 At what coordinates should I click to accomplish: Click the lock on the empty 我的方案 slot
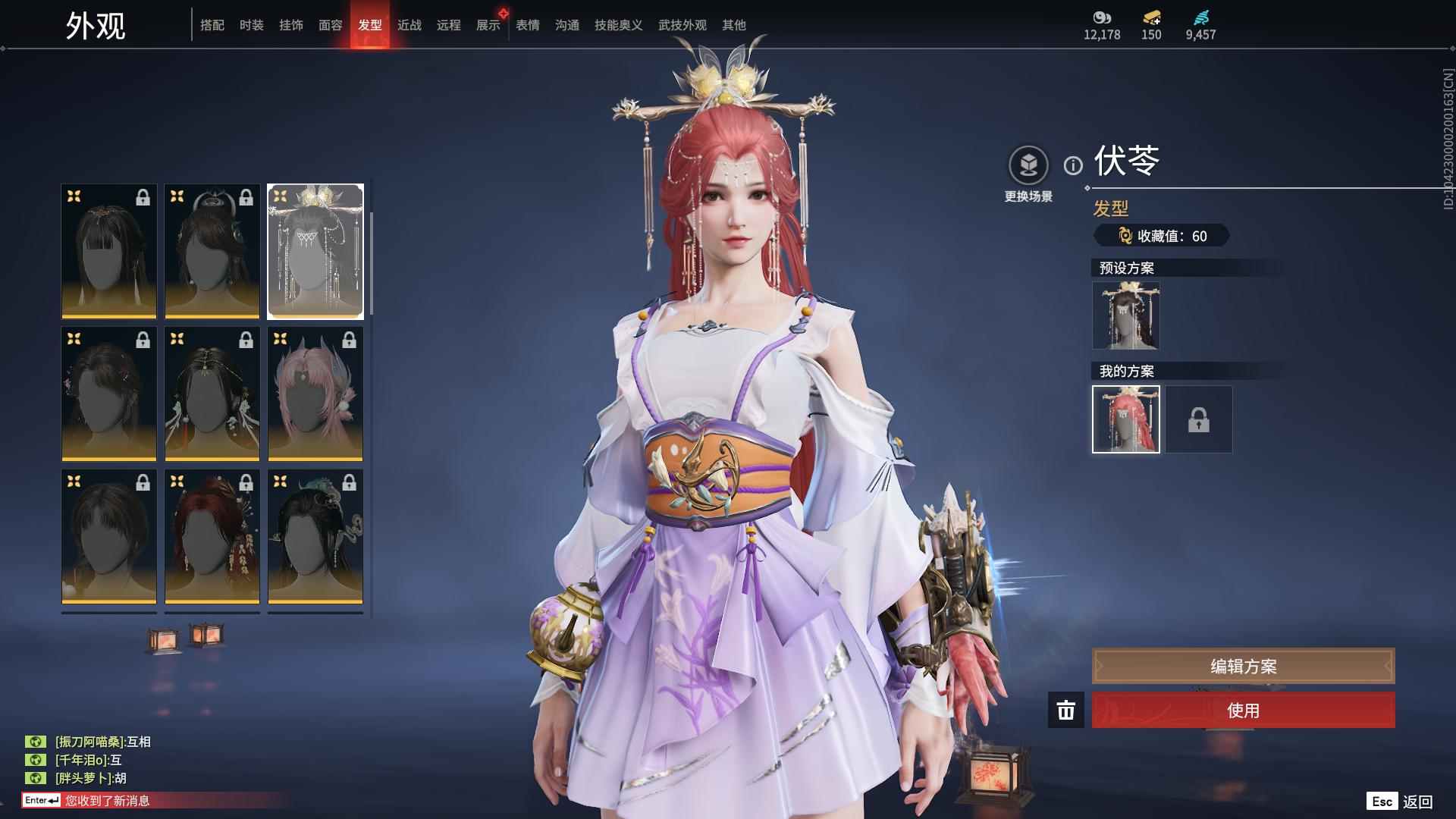1199,419
